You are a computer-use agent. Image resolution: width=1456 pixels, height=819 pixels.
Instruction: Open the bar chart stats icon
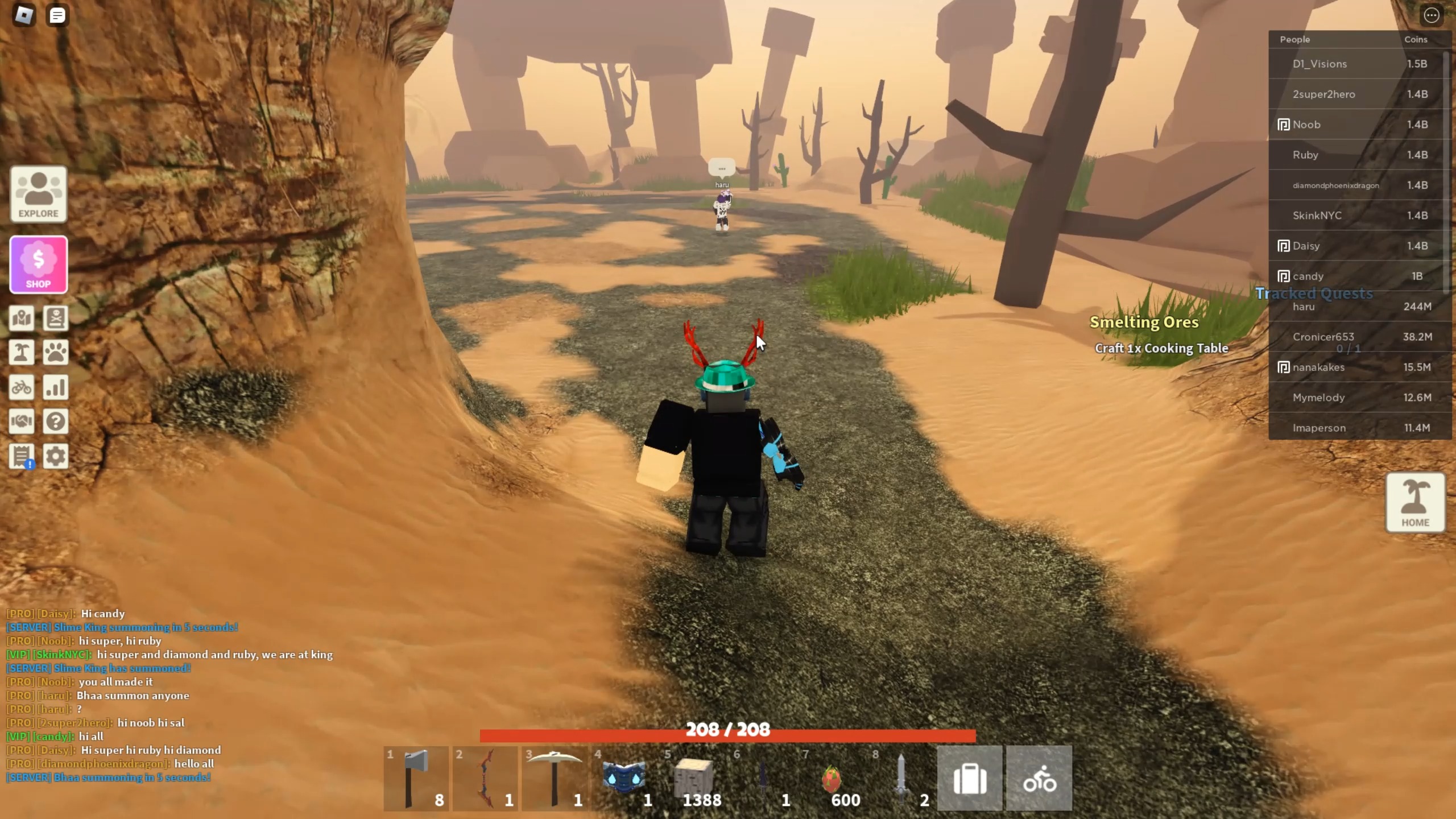[x=55, y=387]
